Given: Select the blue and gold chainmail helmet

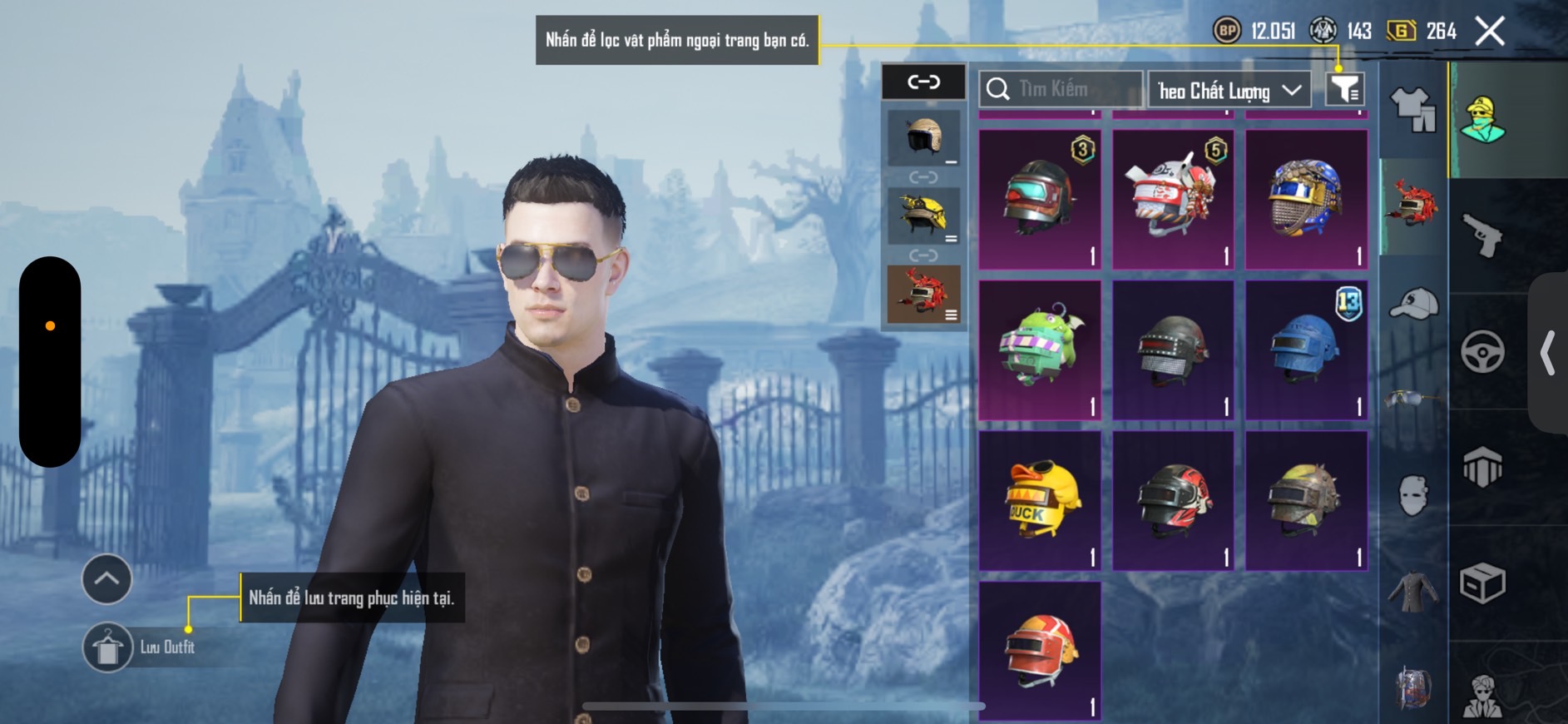Looking at the screenshot, I should [x=1306, y=199].
